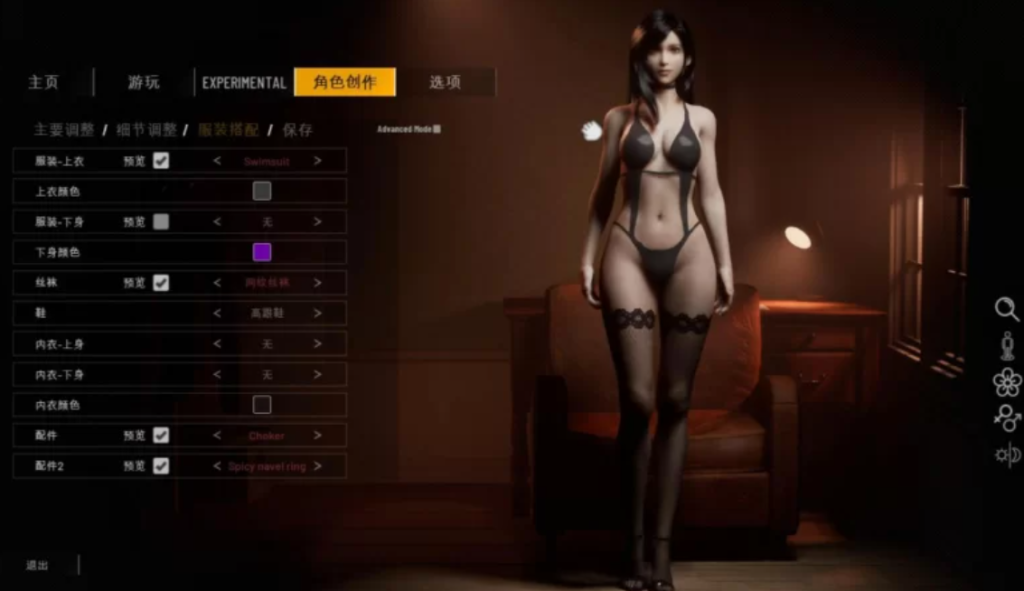Go to the 保存 save section
Image resolution: width=1024 pixels, height=591 pixels.
(298, 130)
